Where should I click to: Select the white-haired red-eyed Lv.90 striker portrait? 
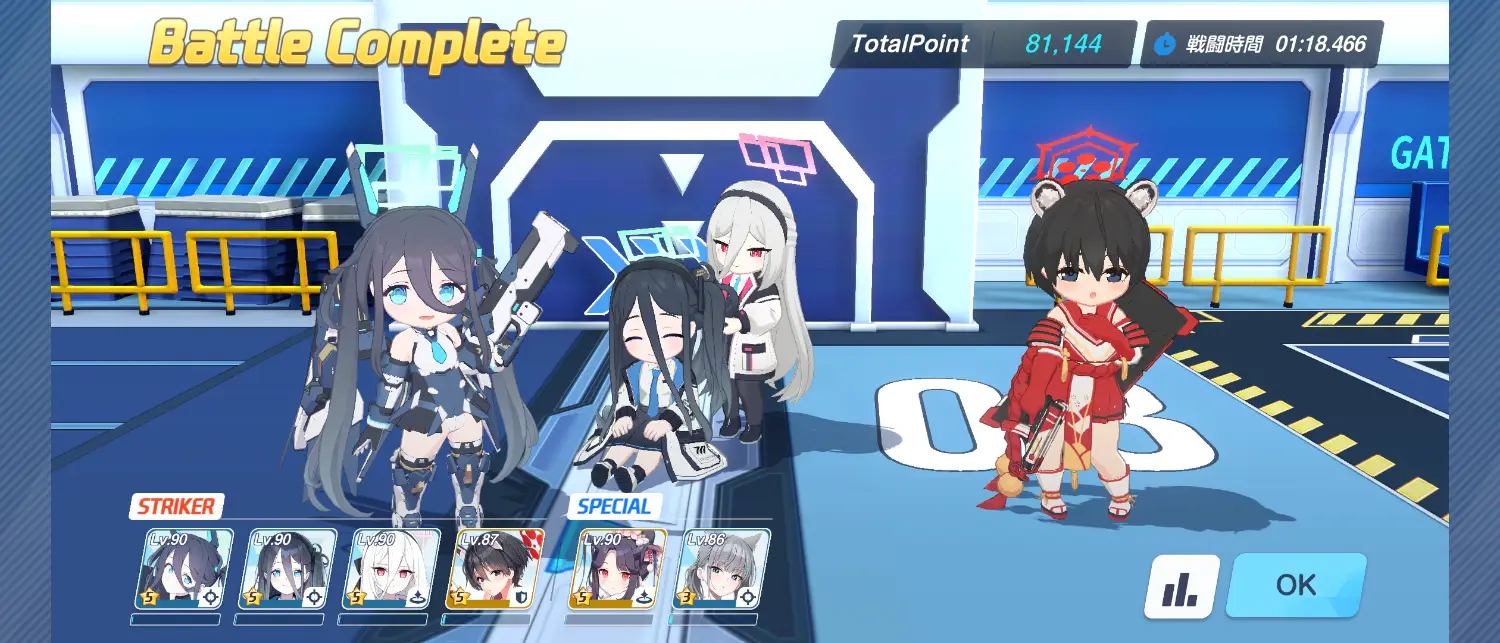coord(392,569)
